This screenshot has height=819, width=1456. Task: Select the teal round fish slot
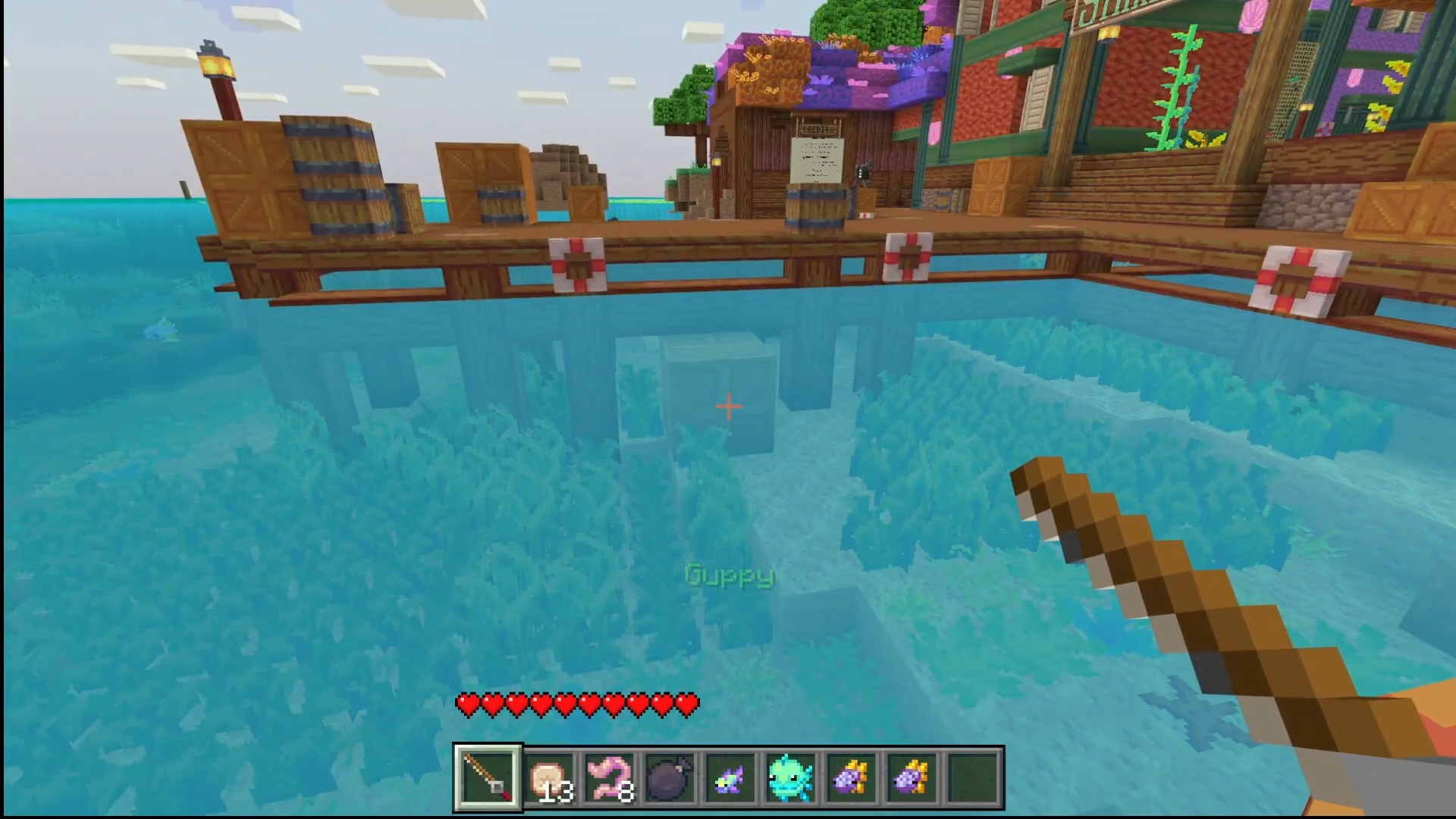[x=791, y=777]
